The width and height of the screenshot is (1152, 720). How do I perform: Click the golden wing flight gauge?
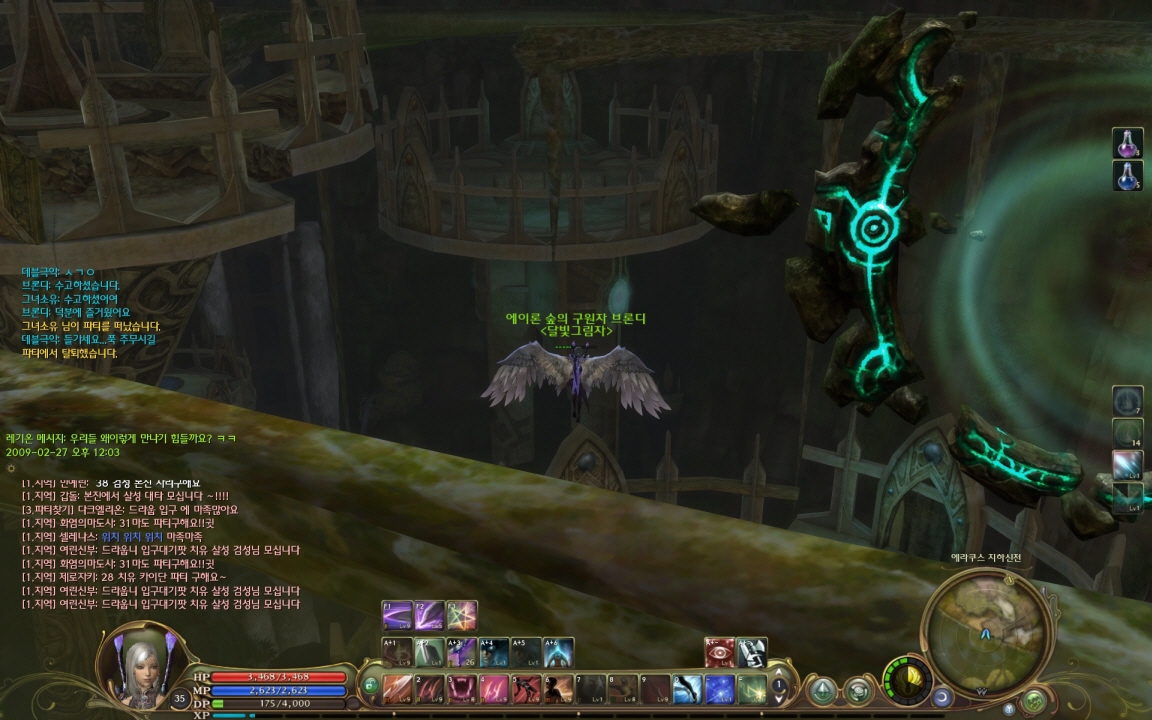tap(907, 680)
